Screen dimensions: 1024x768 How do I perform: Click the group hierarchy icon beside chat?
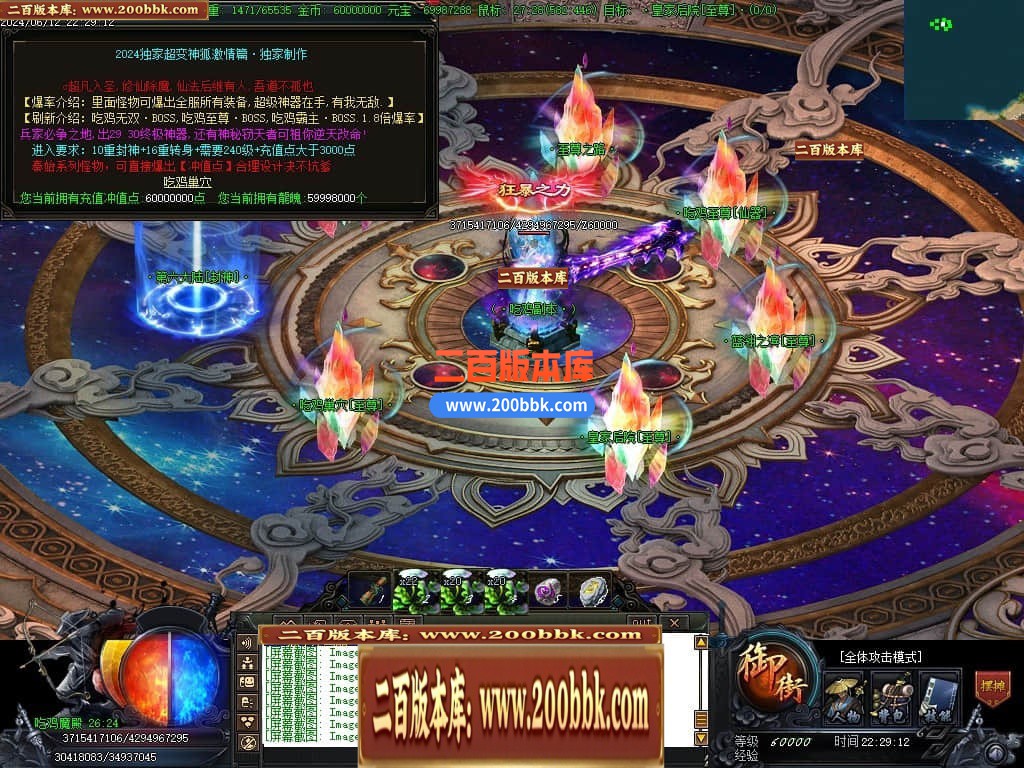[247, 662]
